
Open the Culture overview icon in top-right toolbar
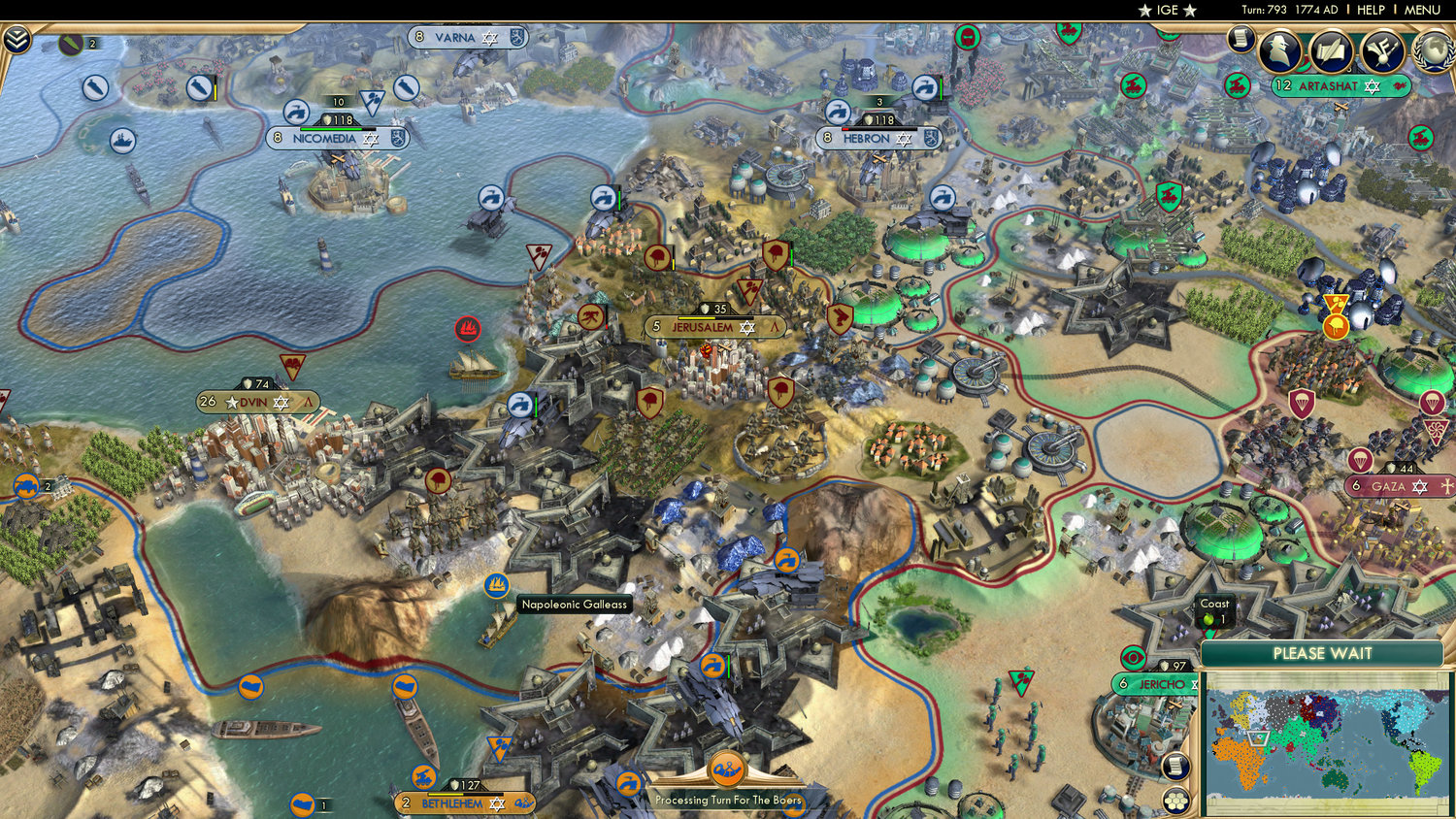(1383, 50)
